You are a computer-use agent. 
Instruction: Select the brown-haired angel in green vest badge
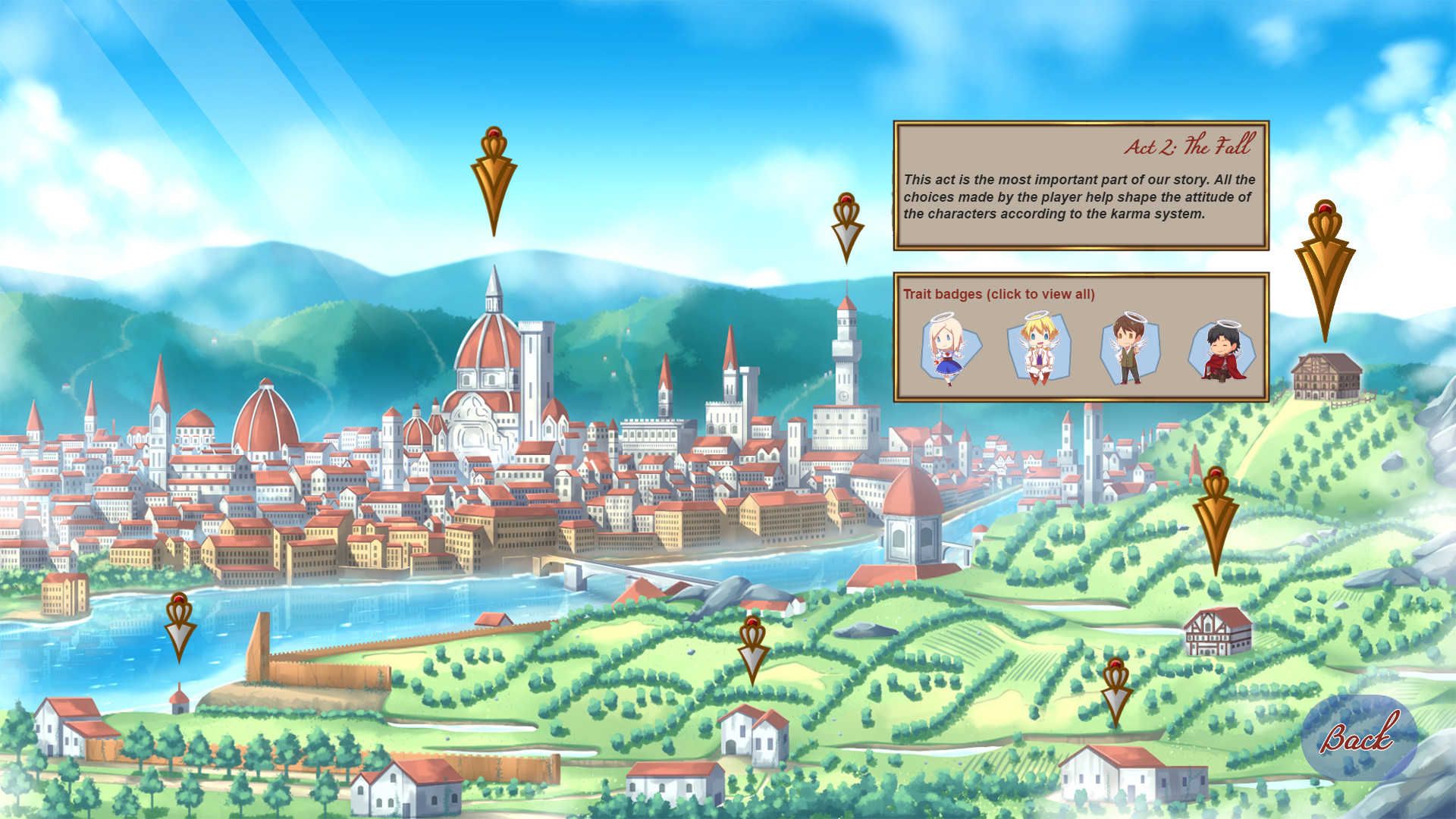tap(1128, 349)
